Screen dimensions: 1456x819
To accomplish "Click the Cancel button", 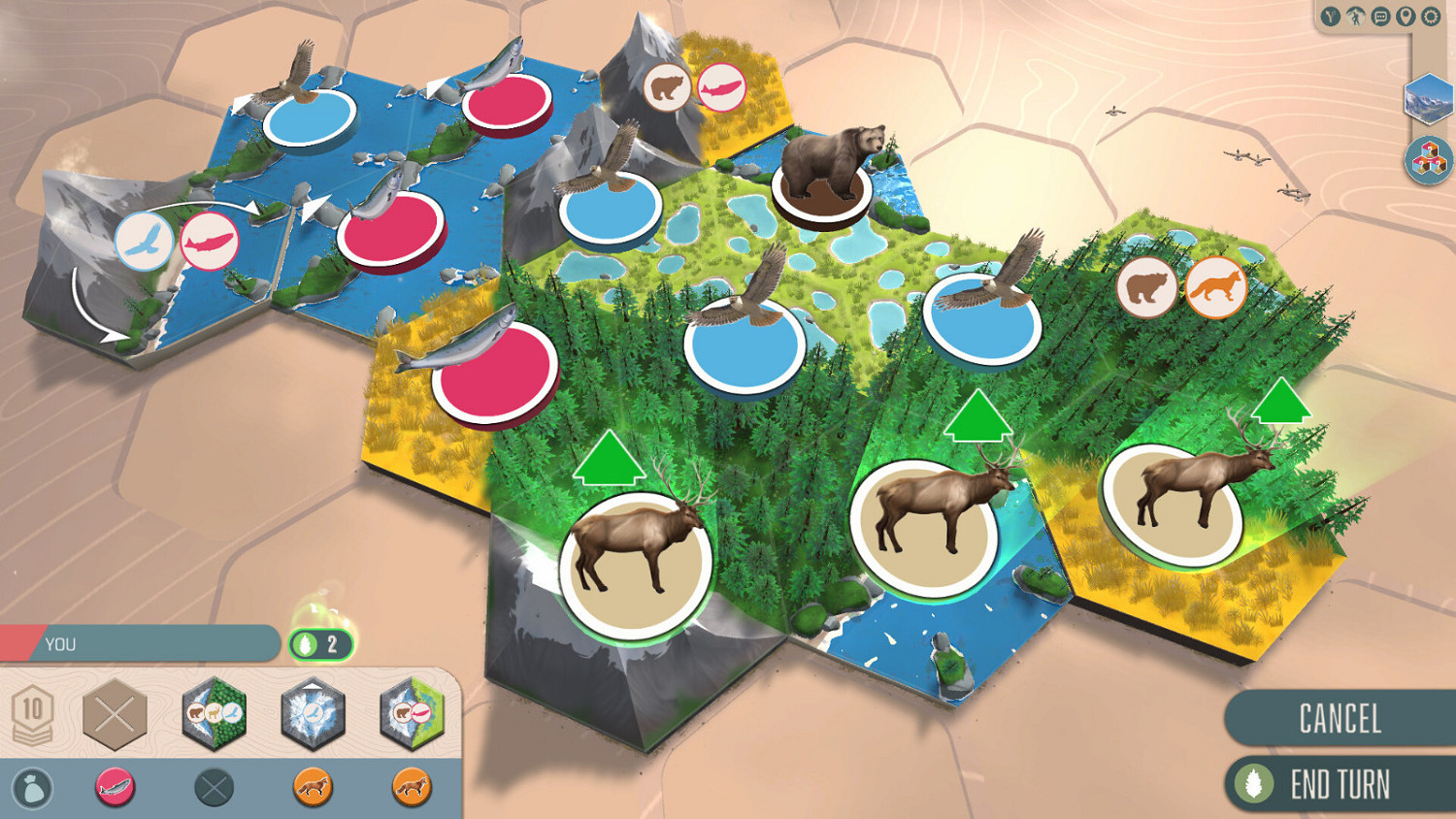I will 1342,720.
